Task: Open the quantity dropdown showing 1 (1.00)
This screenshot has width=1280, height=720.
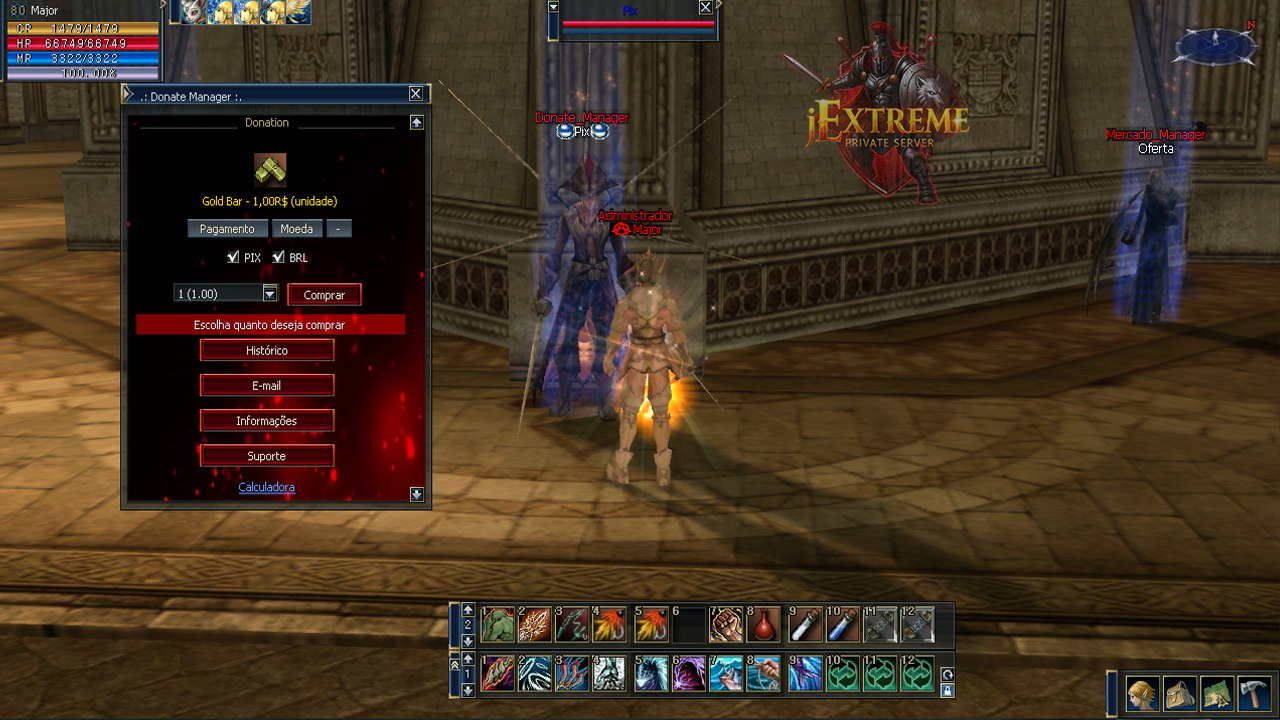Action: 269,293
